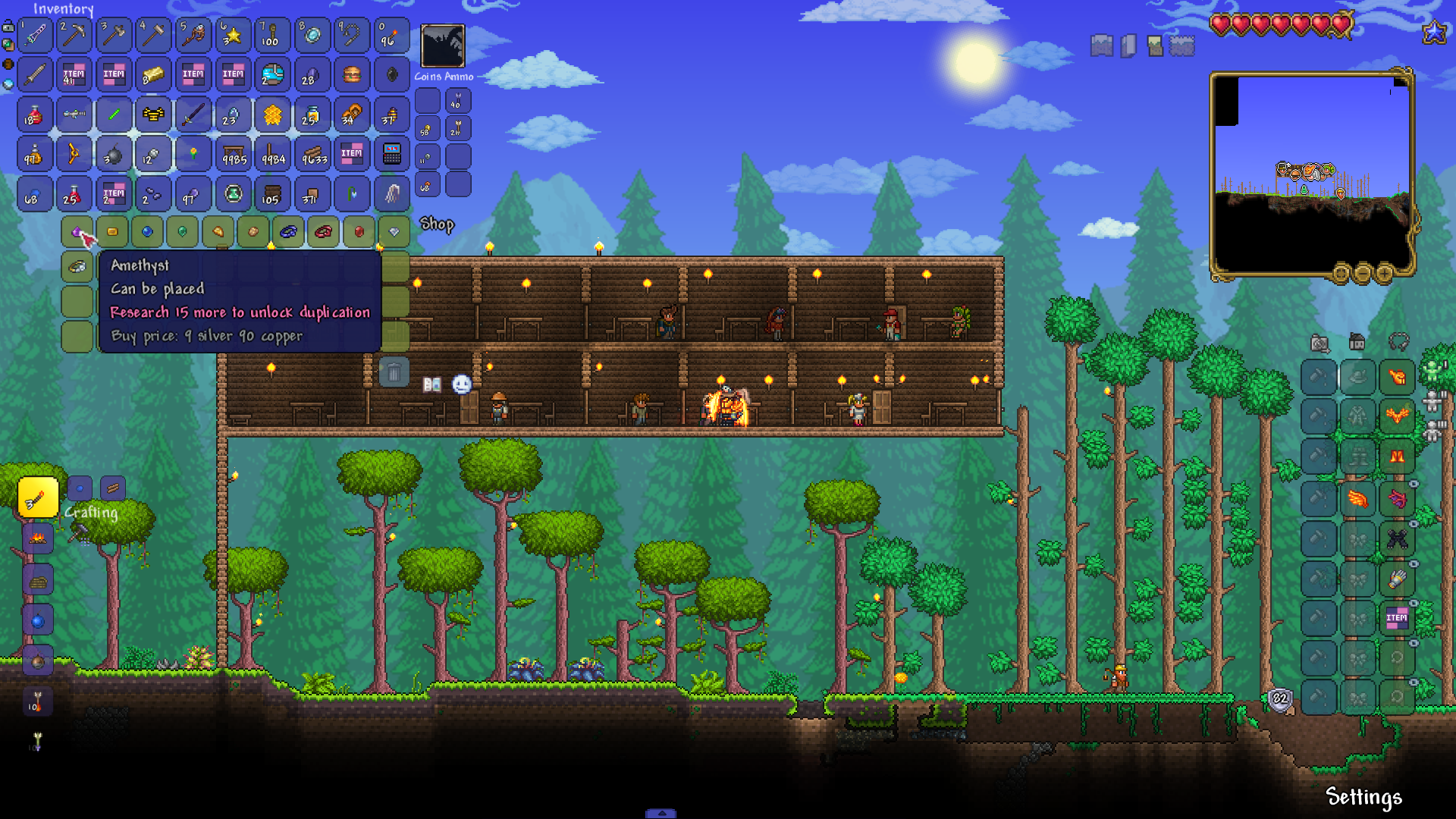Zoom in the minimap with plus button
This screenshot has height=819, width=1456.
[x=1384, y=273]
